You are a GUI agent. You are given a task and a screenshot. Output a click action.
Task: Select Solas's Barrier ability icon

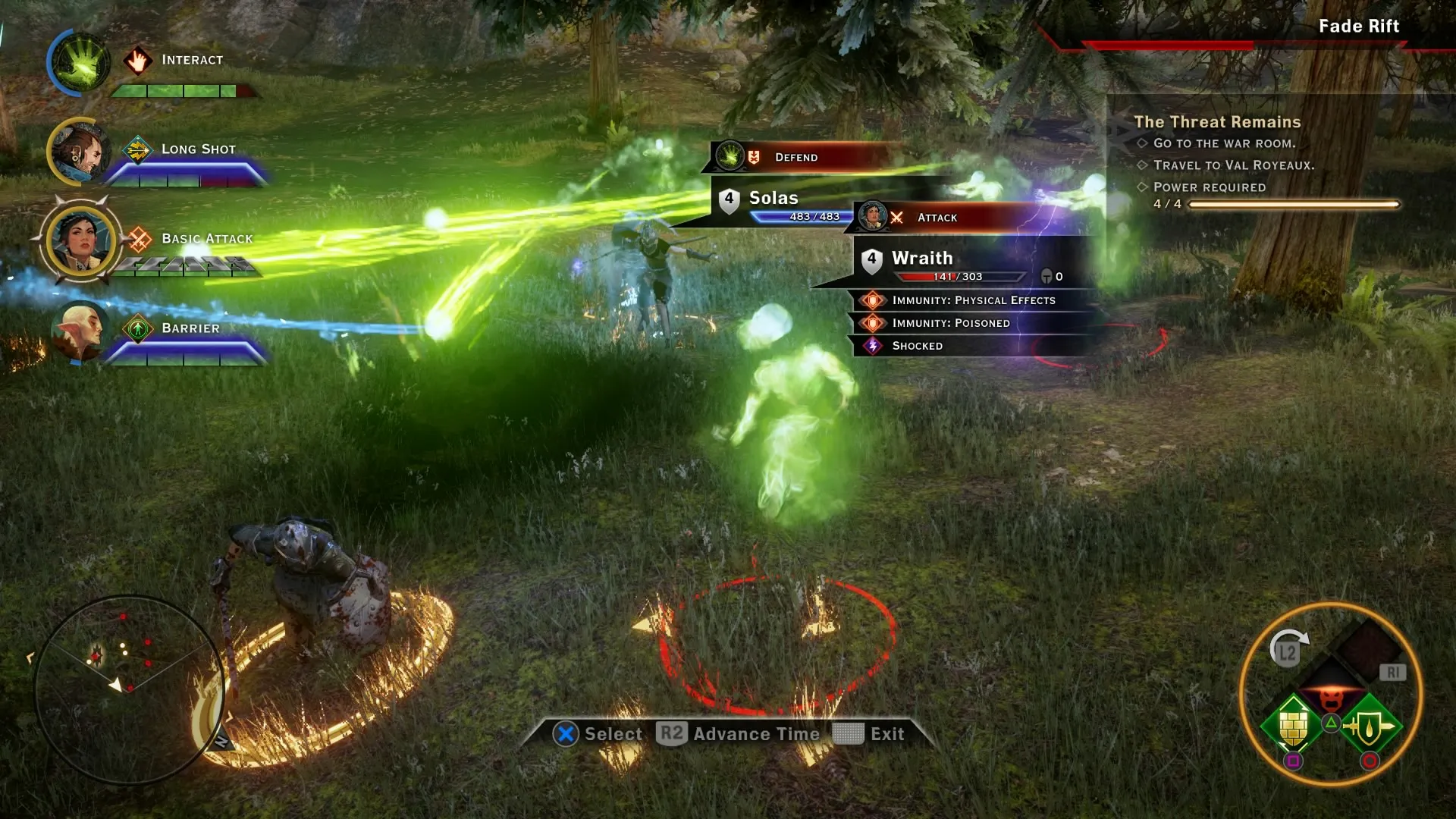tap(138, 328)
